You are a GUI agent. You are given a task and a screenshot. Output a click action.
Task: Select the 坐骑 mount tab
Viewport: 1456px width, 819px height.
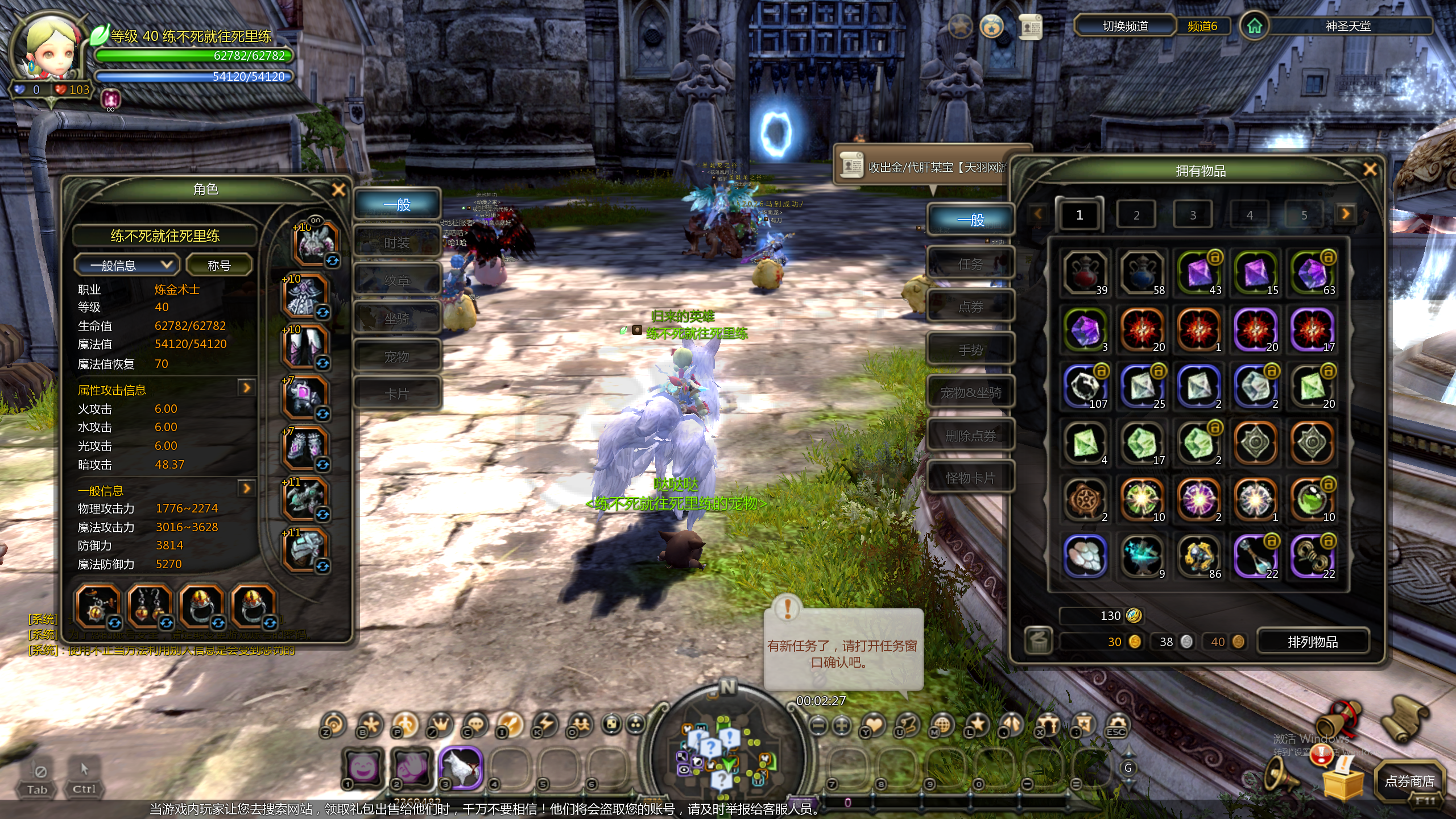pos(397,318)
